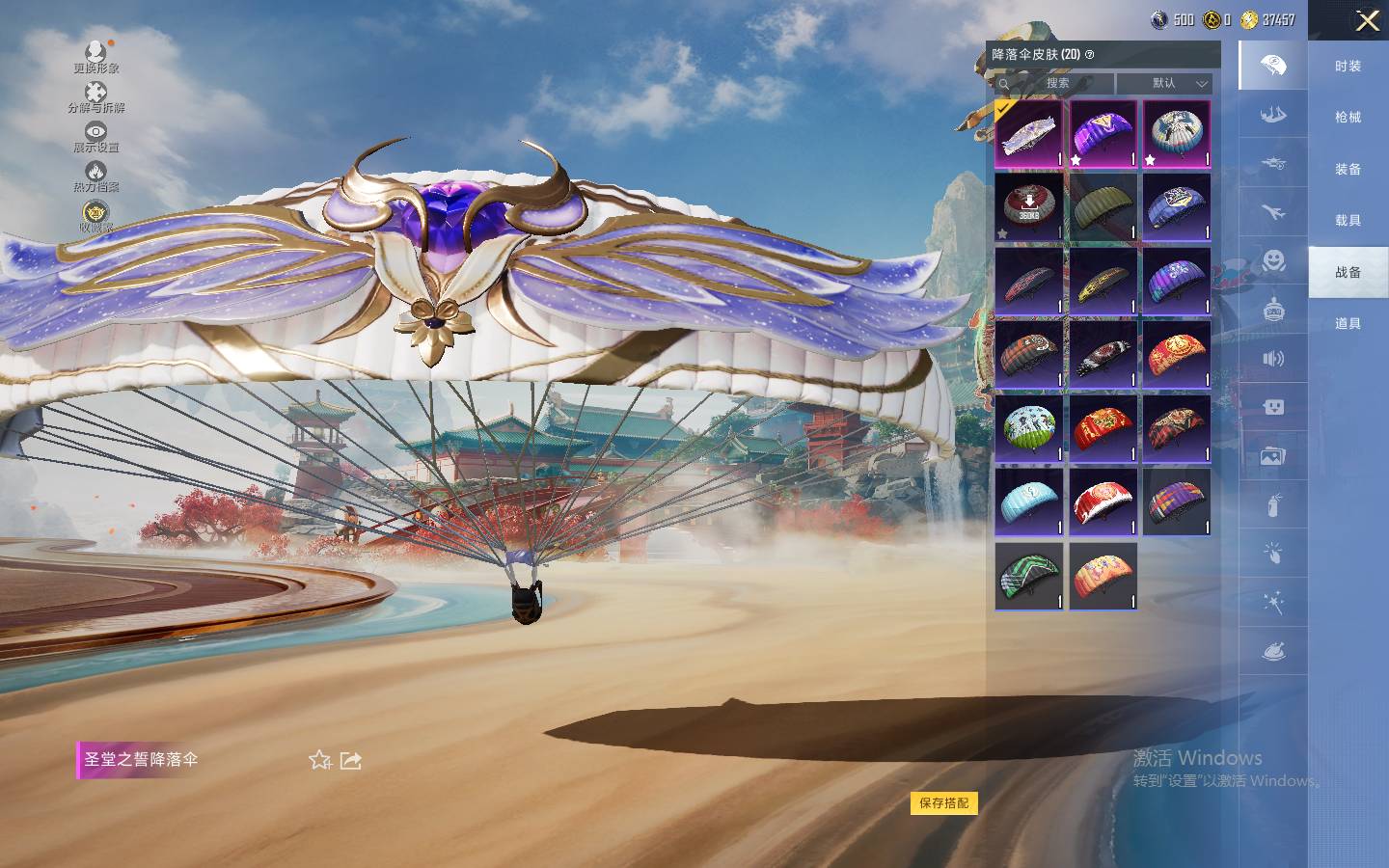This screenshot has width=1389, height=868.
Task: Open the 默认 sort dropdown
Action: coord(1164,83)
